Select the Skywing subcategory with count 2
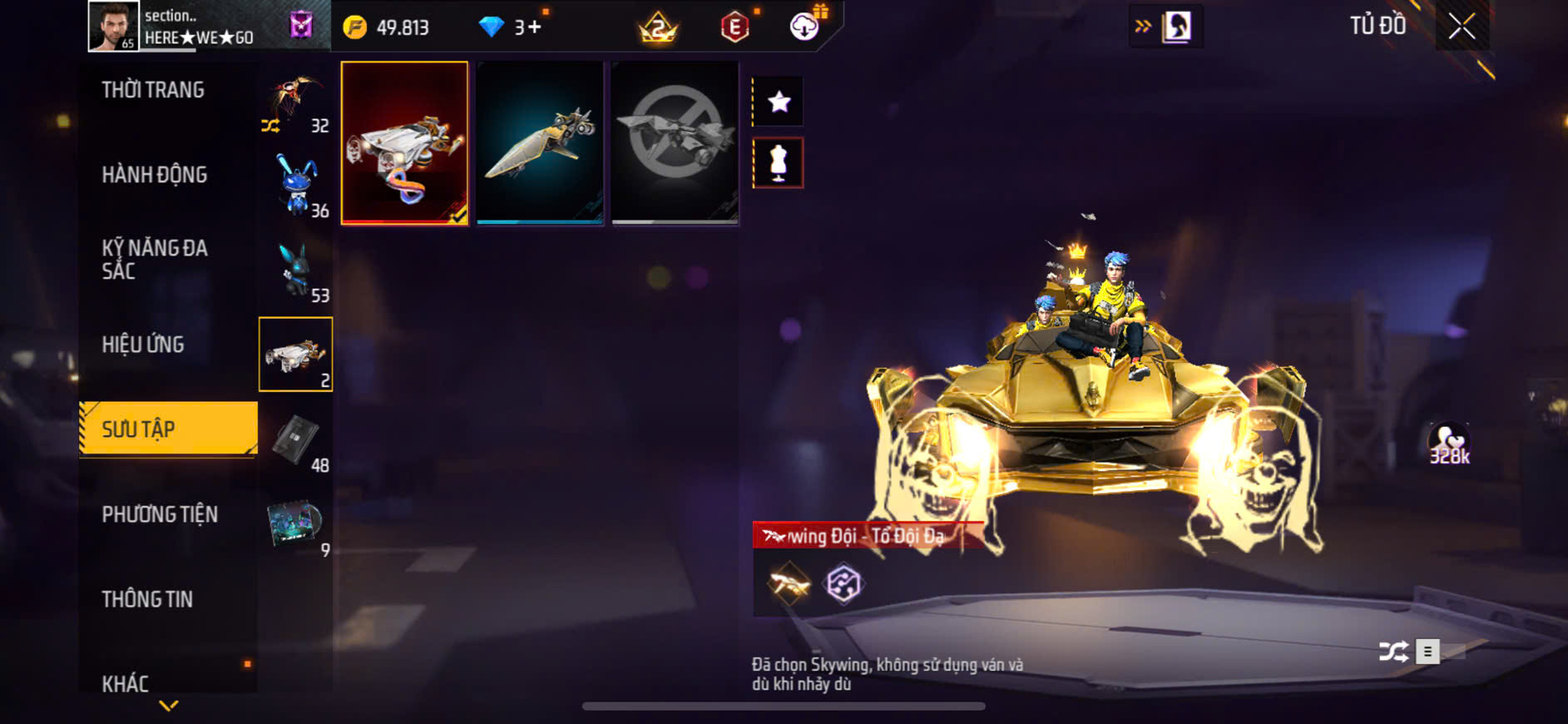This screenshot has height=724, width=1568. (295, 355)
